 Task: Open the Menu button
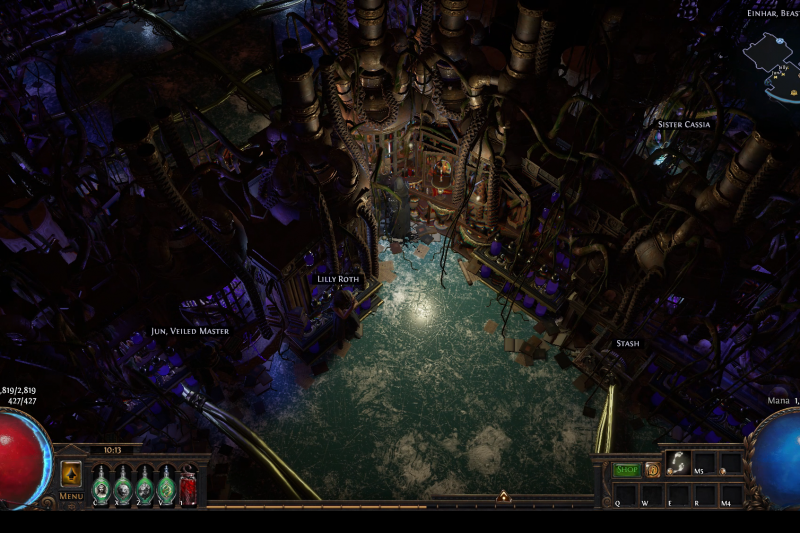71,495
